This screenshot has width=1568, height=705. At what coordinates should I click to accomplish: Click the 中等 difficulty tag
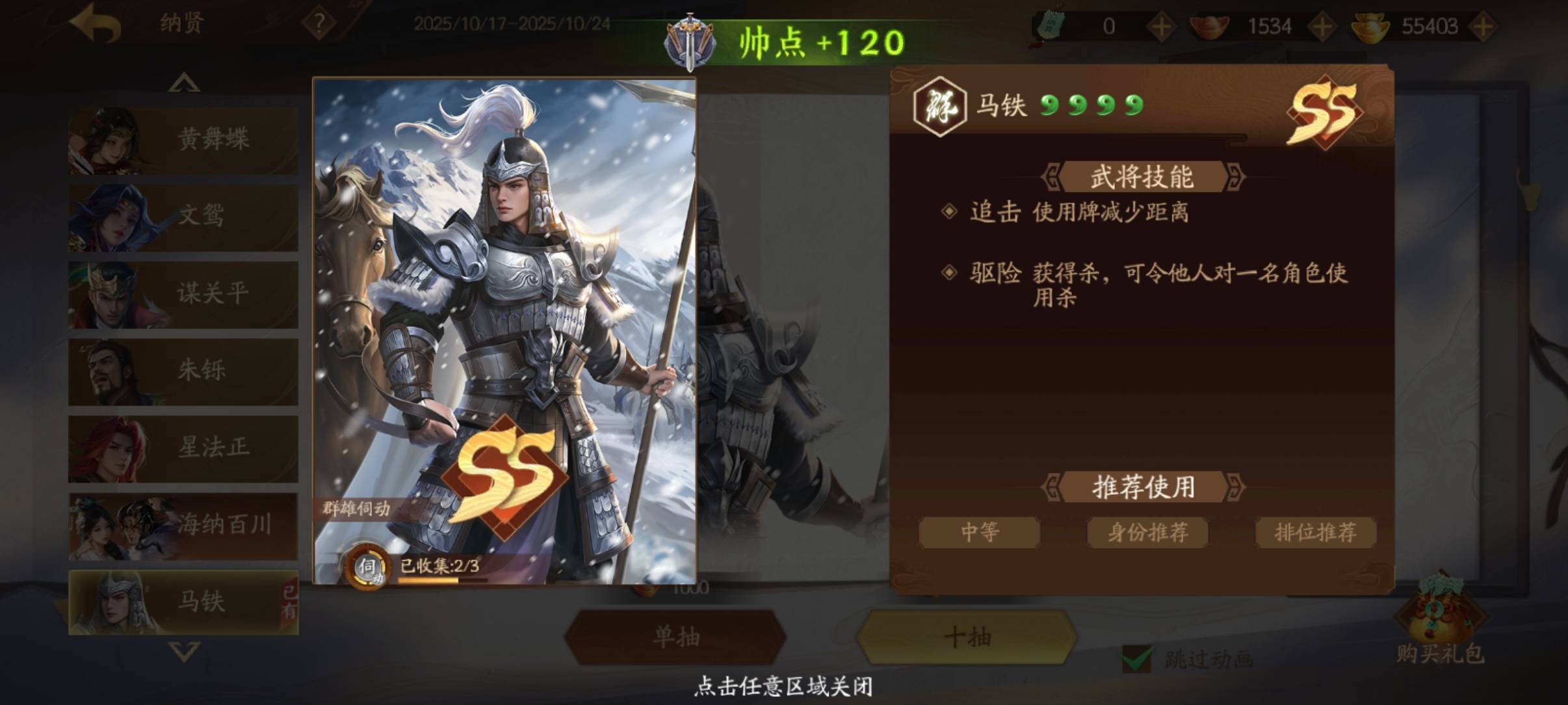[x=979, y=533]
